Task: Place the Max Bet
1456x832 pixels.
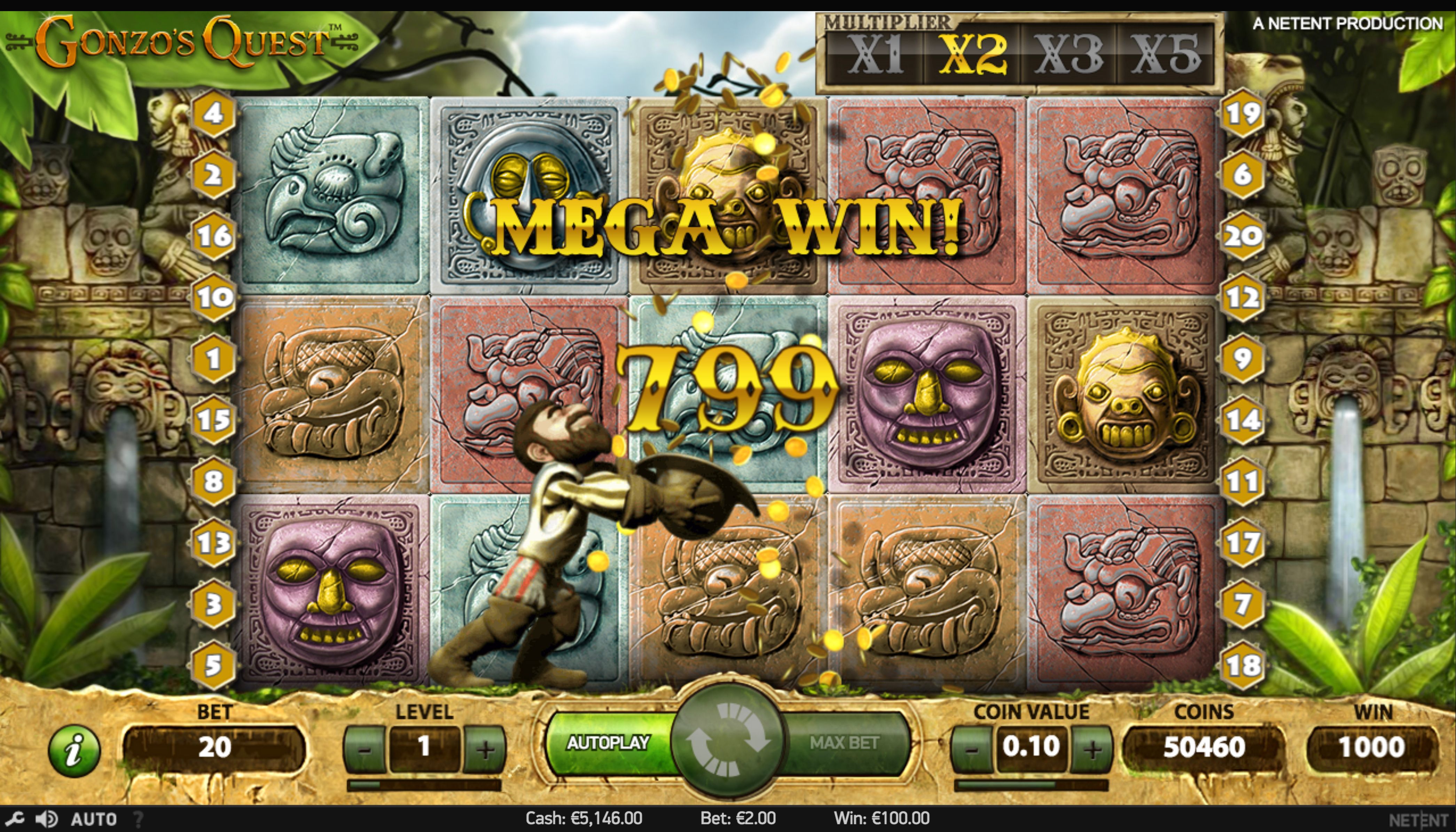Action: pos(844,743)
